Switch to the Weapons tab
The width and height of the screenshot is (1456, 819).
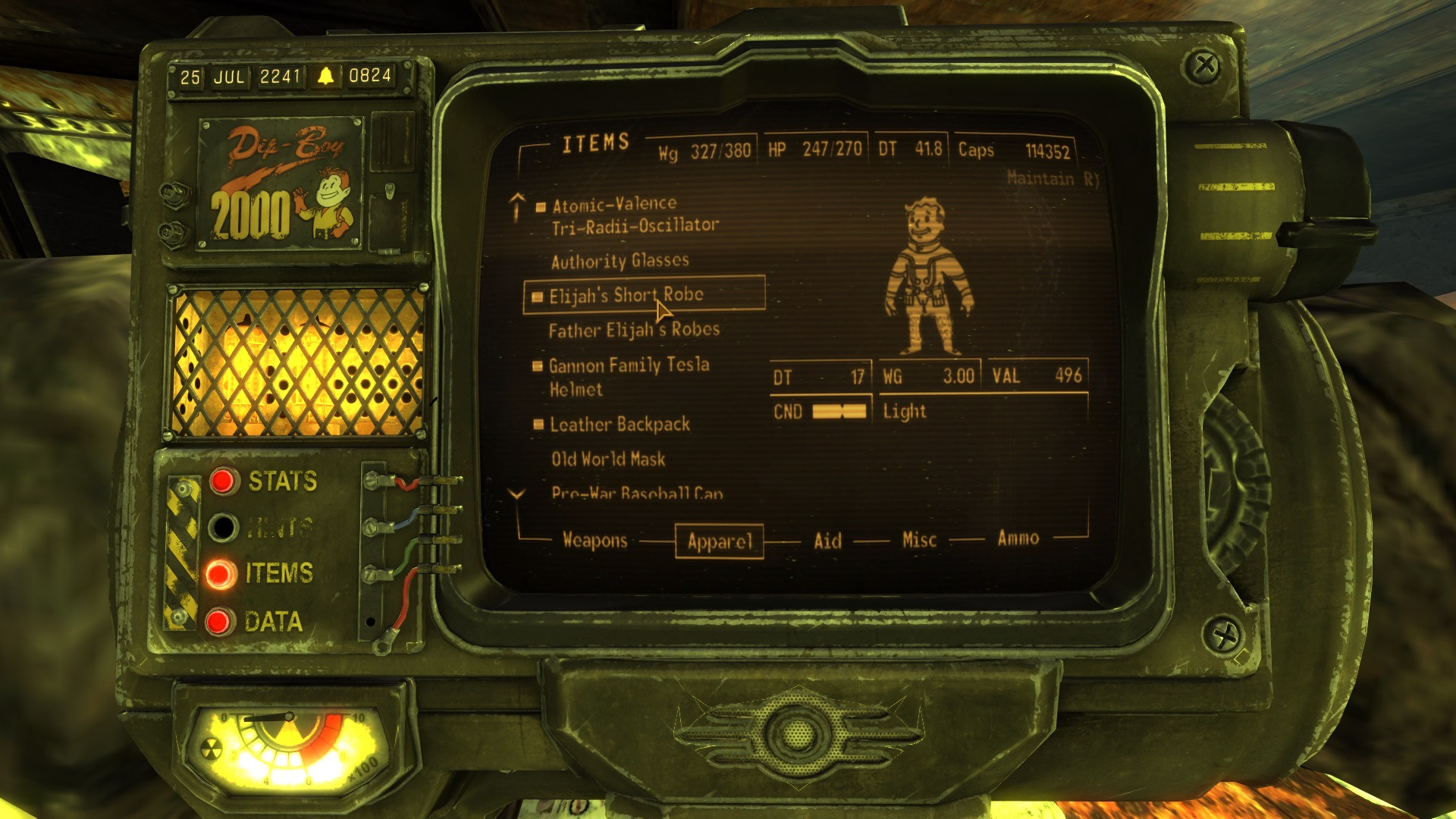[594, 540]
